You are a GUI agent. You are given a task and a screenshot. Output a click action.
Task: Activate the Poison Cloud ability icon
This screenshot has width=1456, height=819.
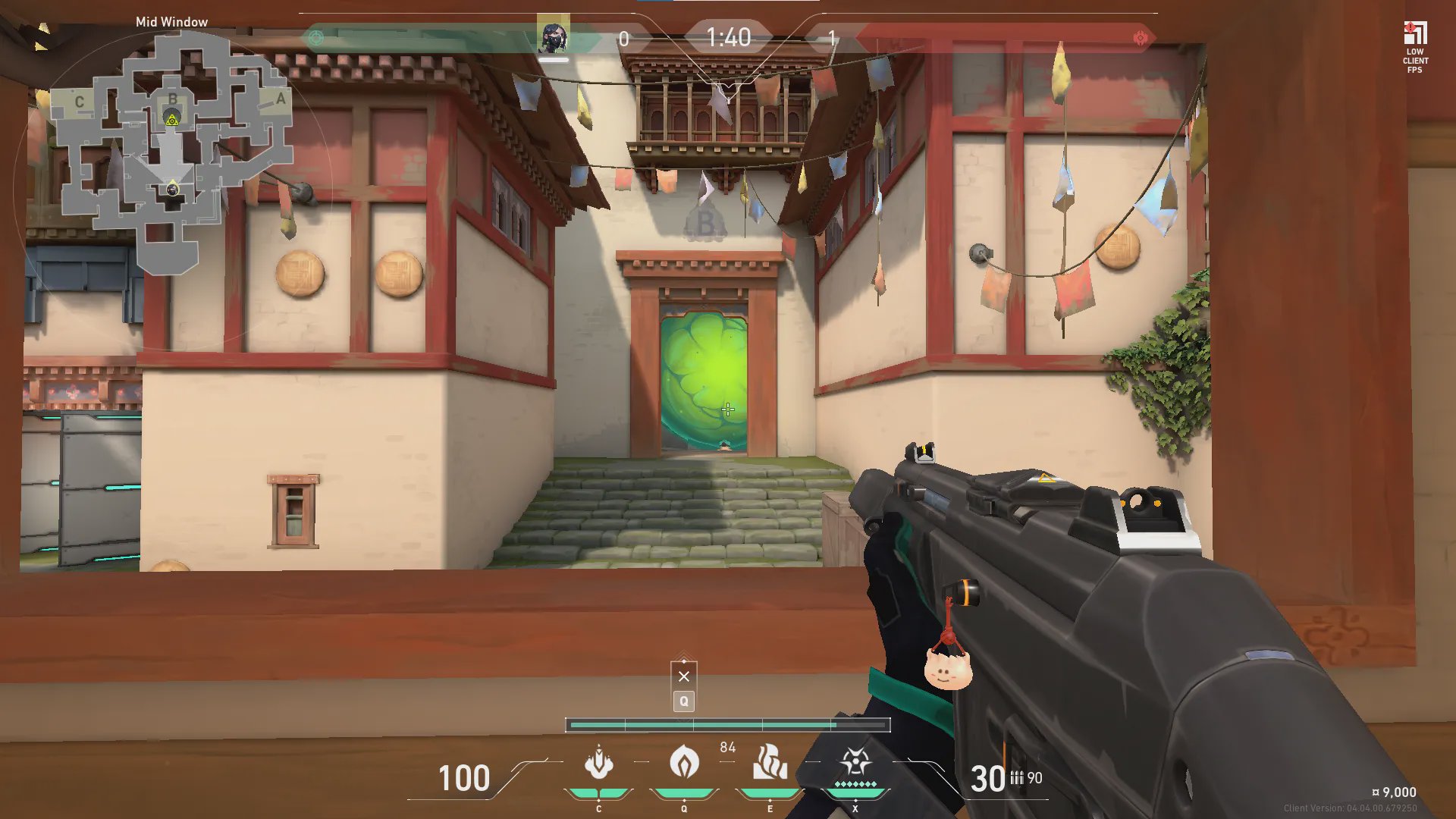coord(684,762)
